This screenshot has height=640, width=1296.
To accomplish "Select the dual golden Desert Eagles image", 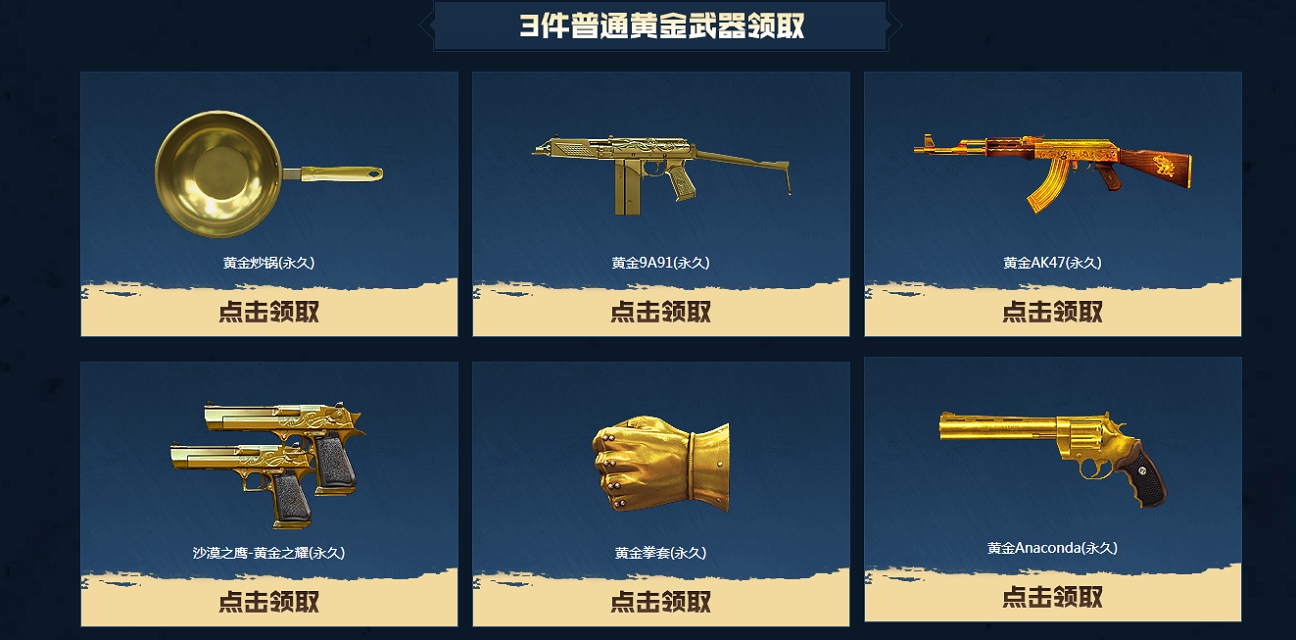I will click(266, 462).
